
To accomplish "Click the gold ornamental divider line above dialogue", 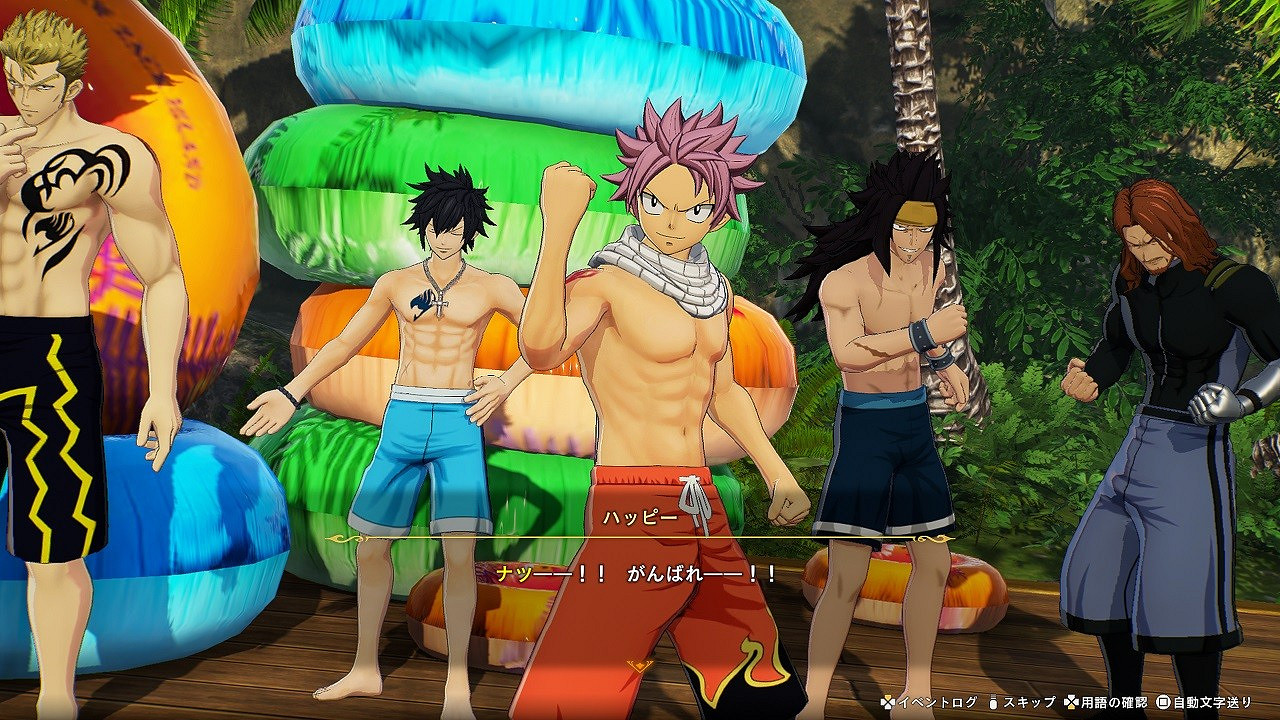I will (x=640, y=537).
